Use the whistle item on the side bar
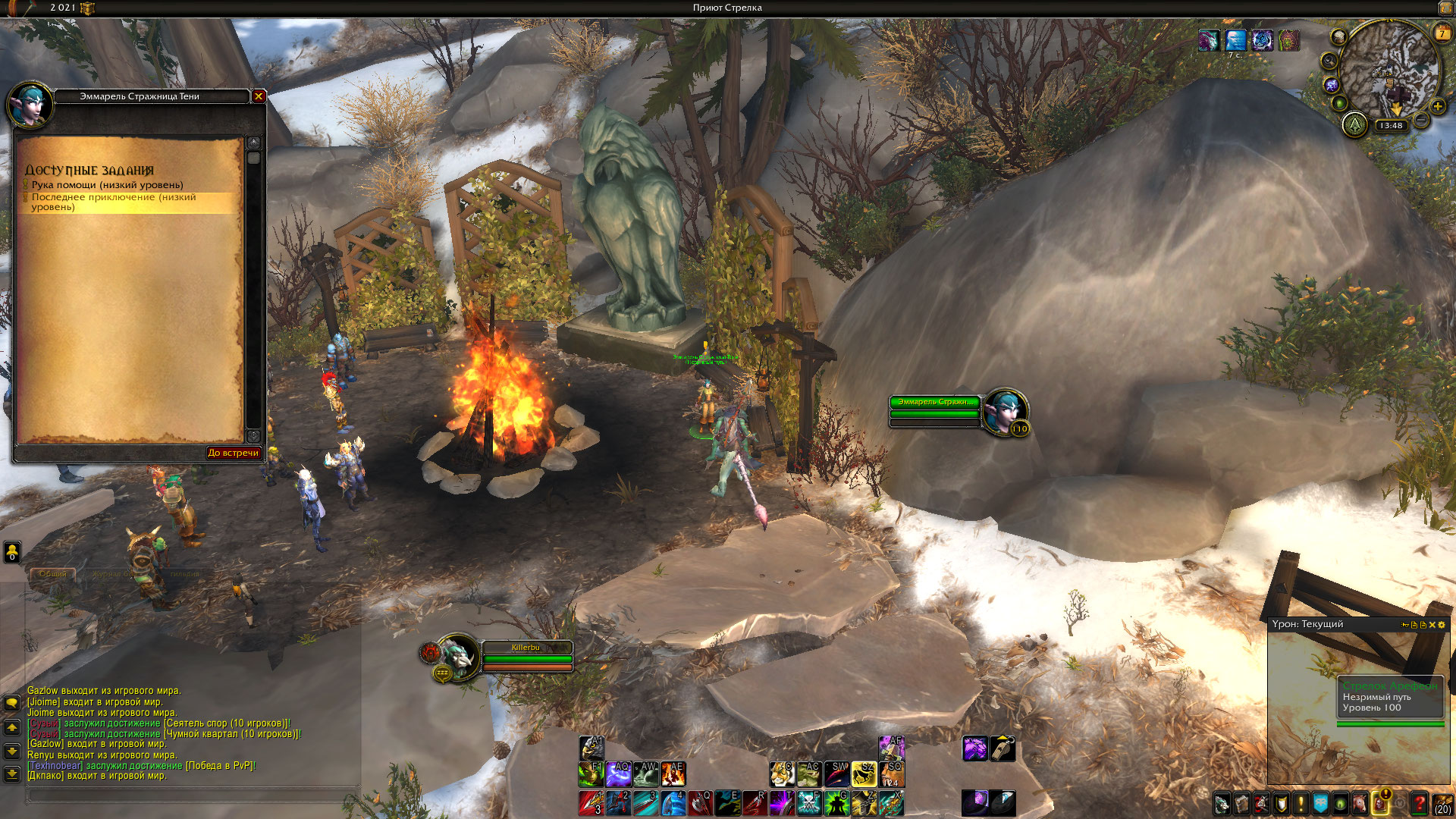1456x819 pixels. point(1003,748)
